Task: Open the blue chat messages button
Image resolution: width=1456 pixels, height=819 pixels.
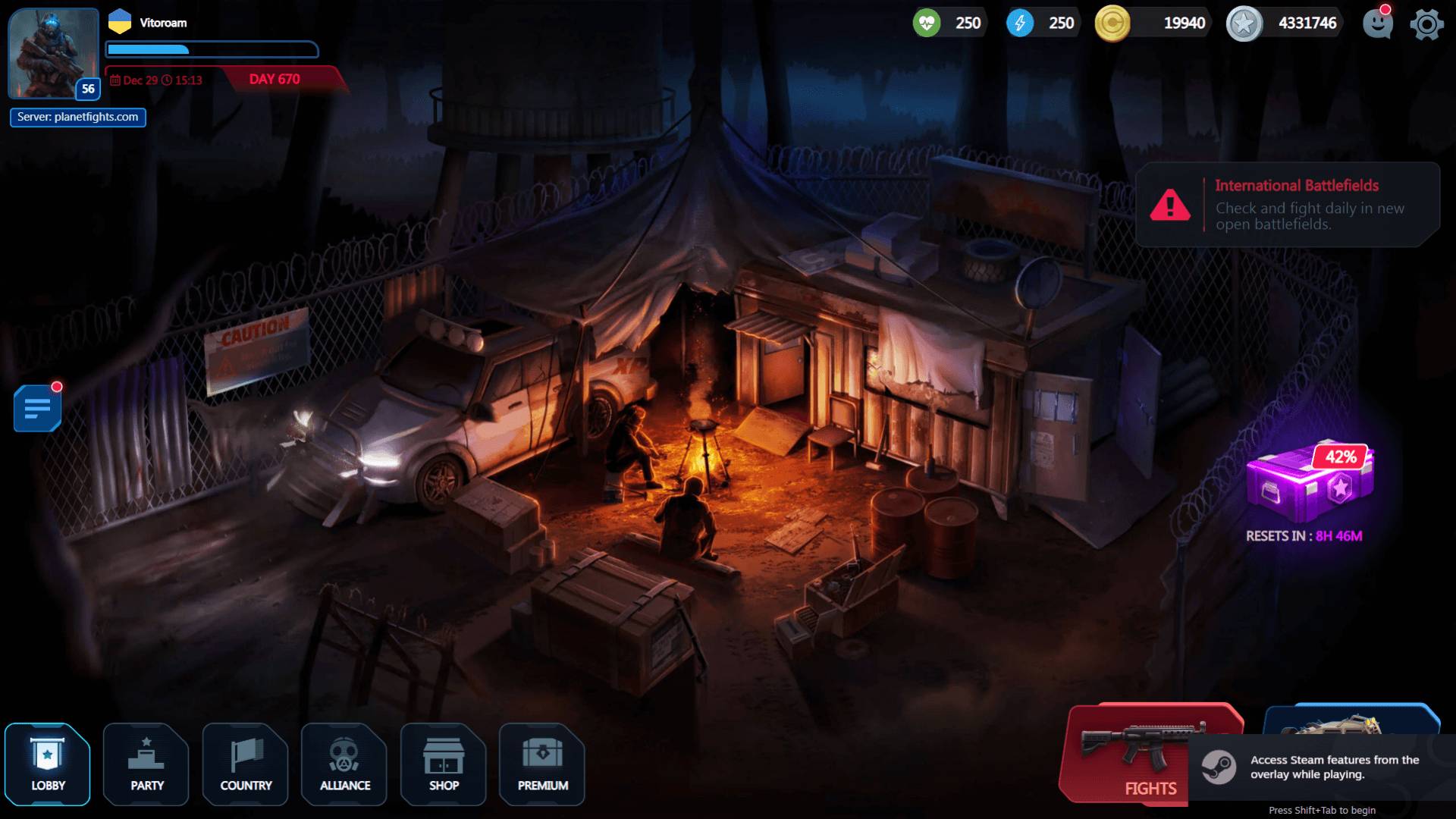Action: point(37,408)
